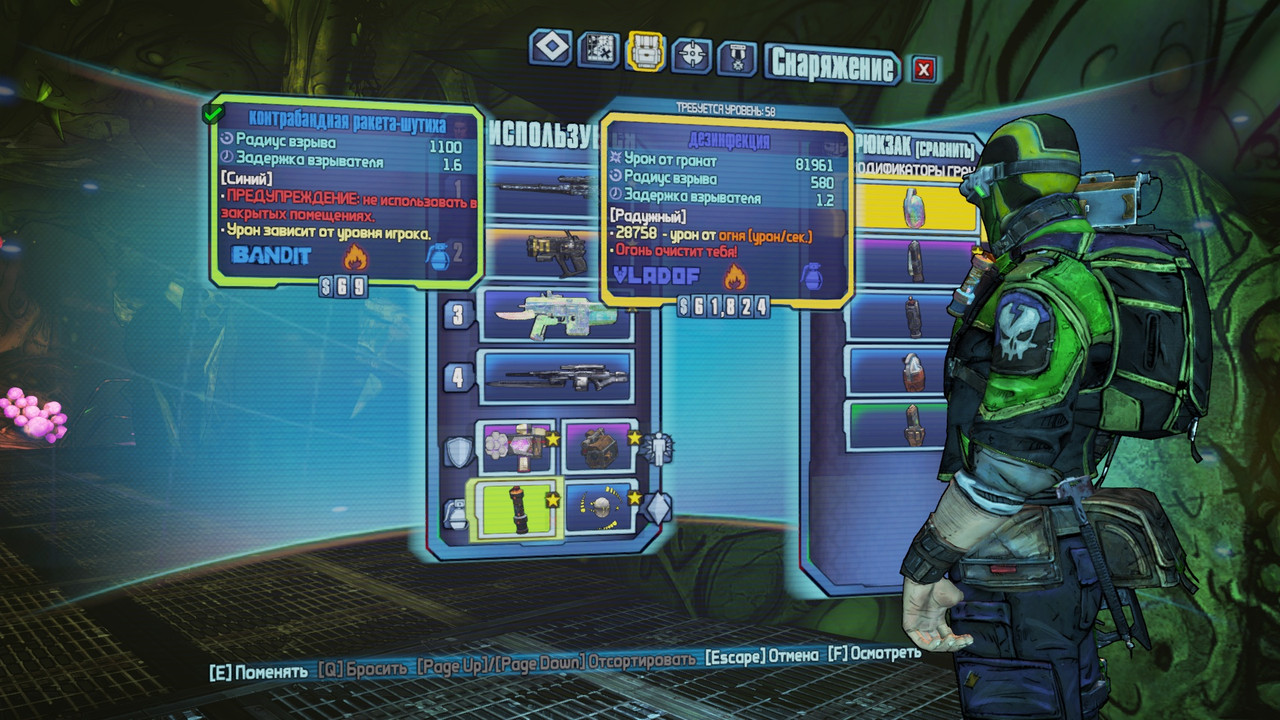Select the backpack inventory tab
Screen dimensions: 1280x720
(x=645, y=50)
